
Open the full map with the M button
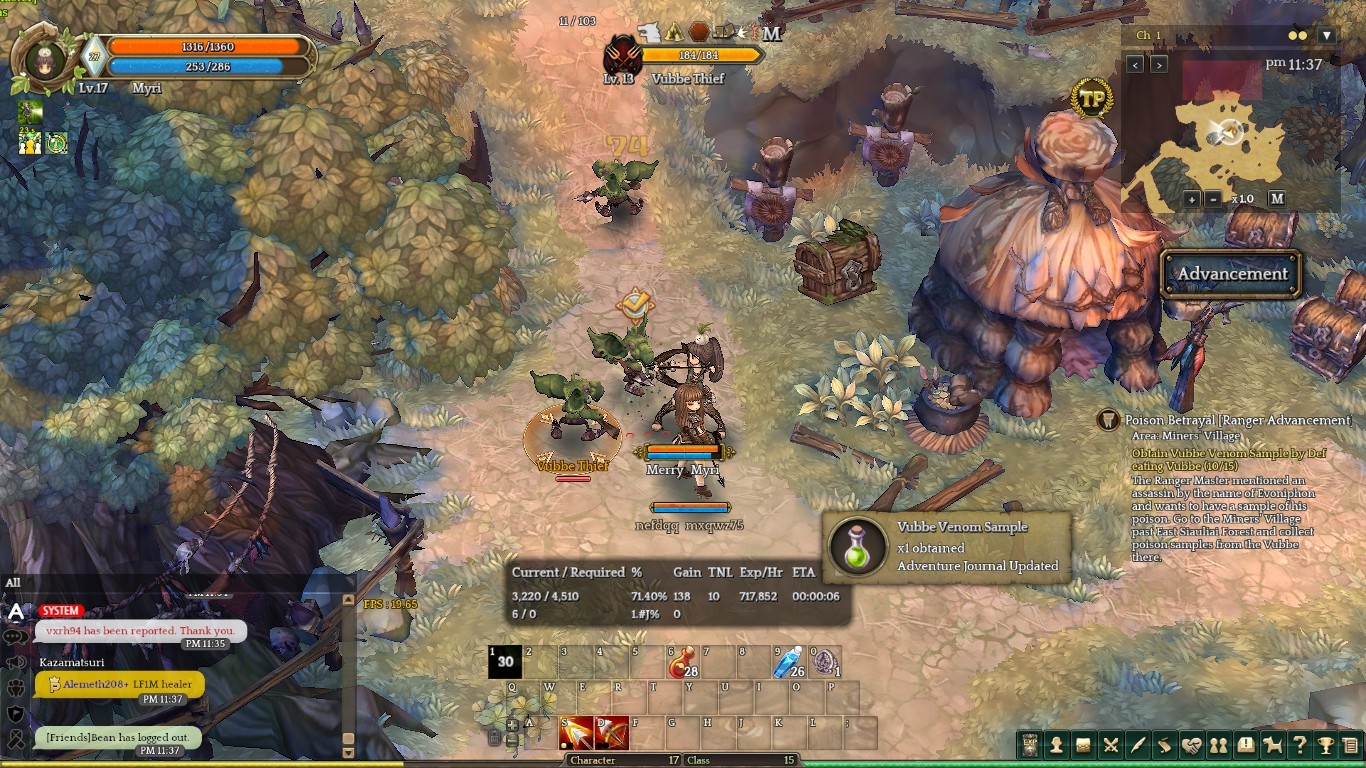click(1277, 199)
